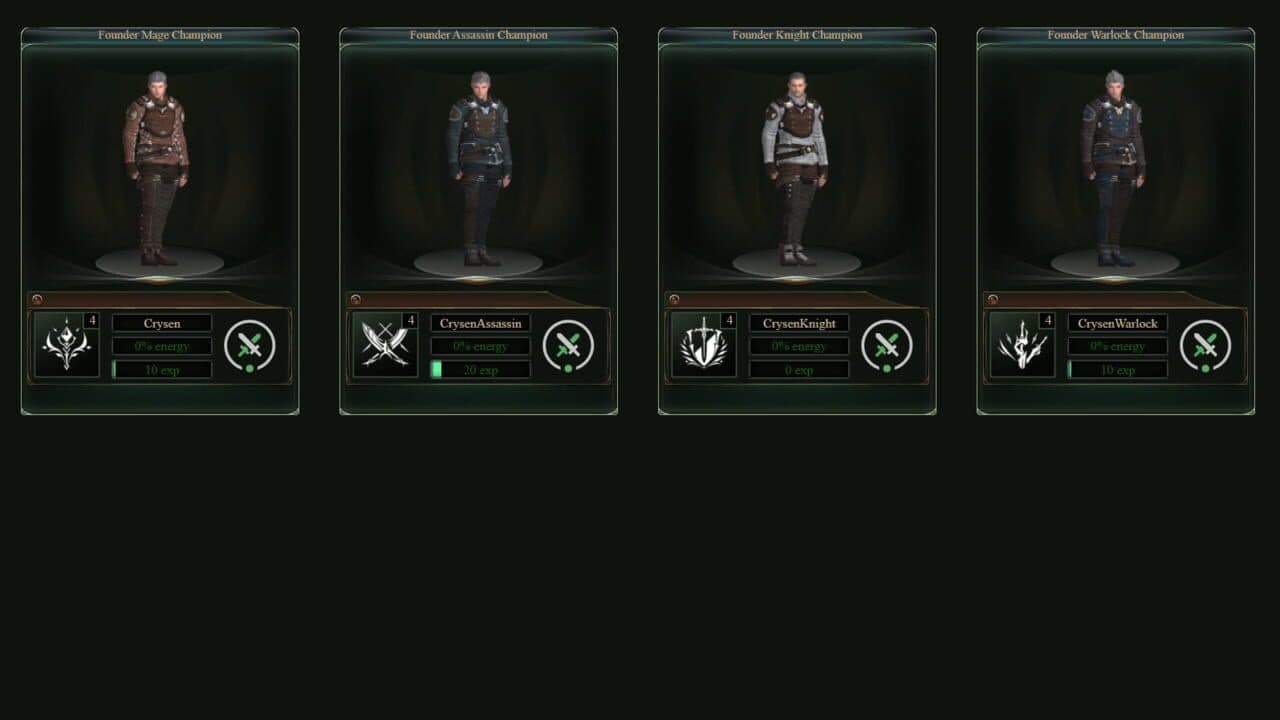The height and width of the screenshot is (720, 1280).
Task: Toggle the crossed-sword button for CrysenAssassin
Action: [x=568, y=346]
